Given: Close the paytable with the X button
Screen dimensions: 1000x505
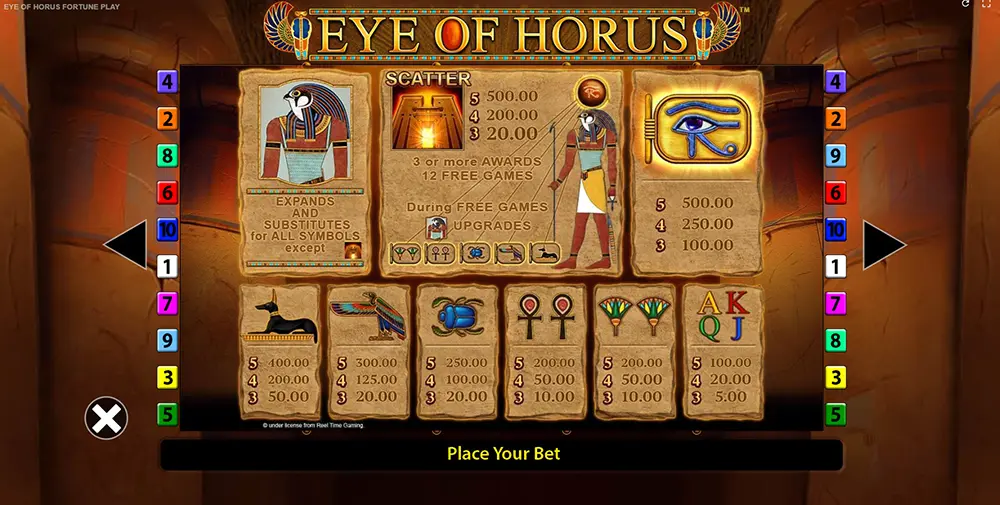Looking at the screenshot, I should 105,418.
